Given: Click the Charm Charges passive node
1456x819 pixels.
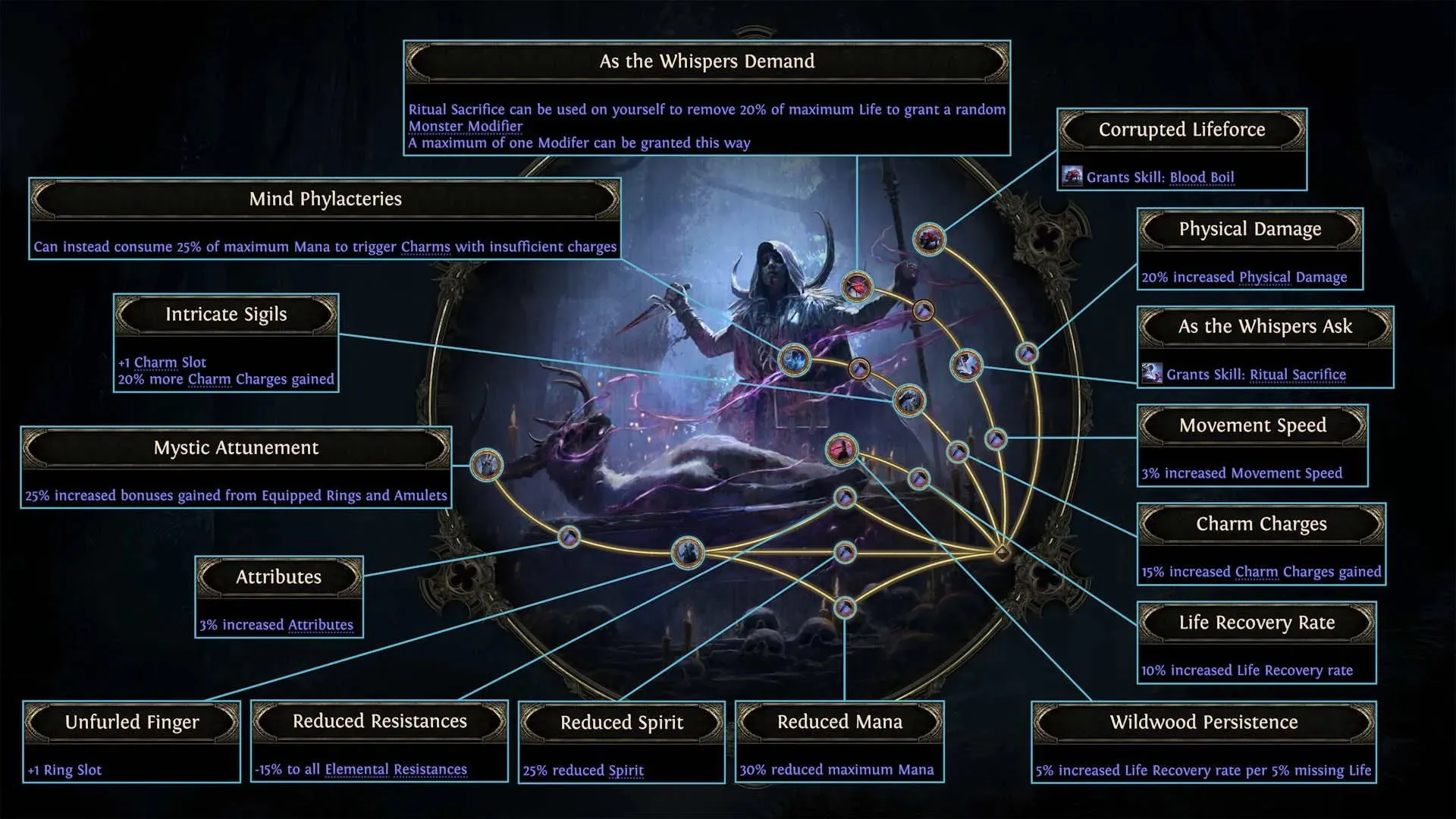Looking at the screenshot, I should click(x=919, y=479).
